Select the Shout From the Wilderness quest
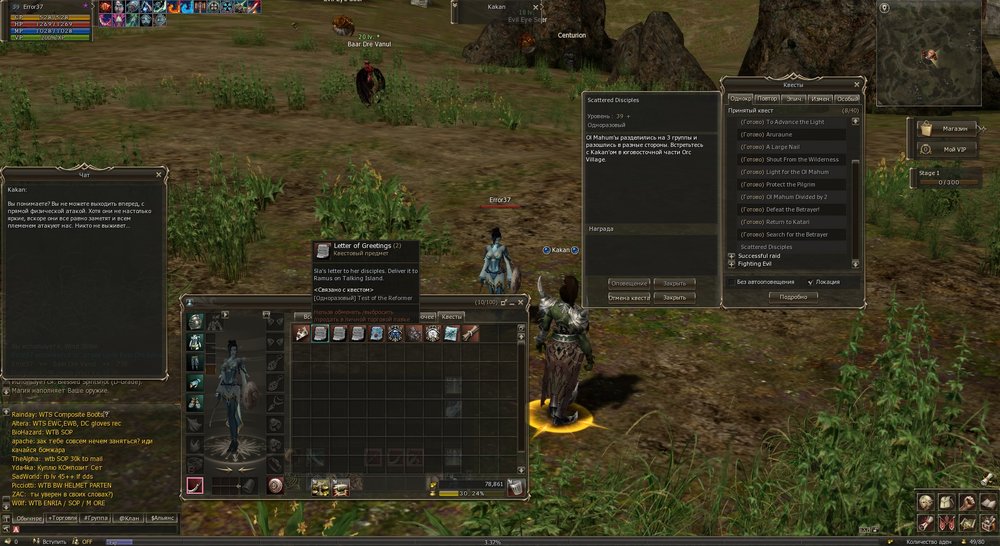Viewport: 1000px width, 546px height. point(789,159)
